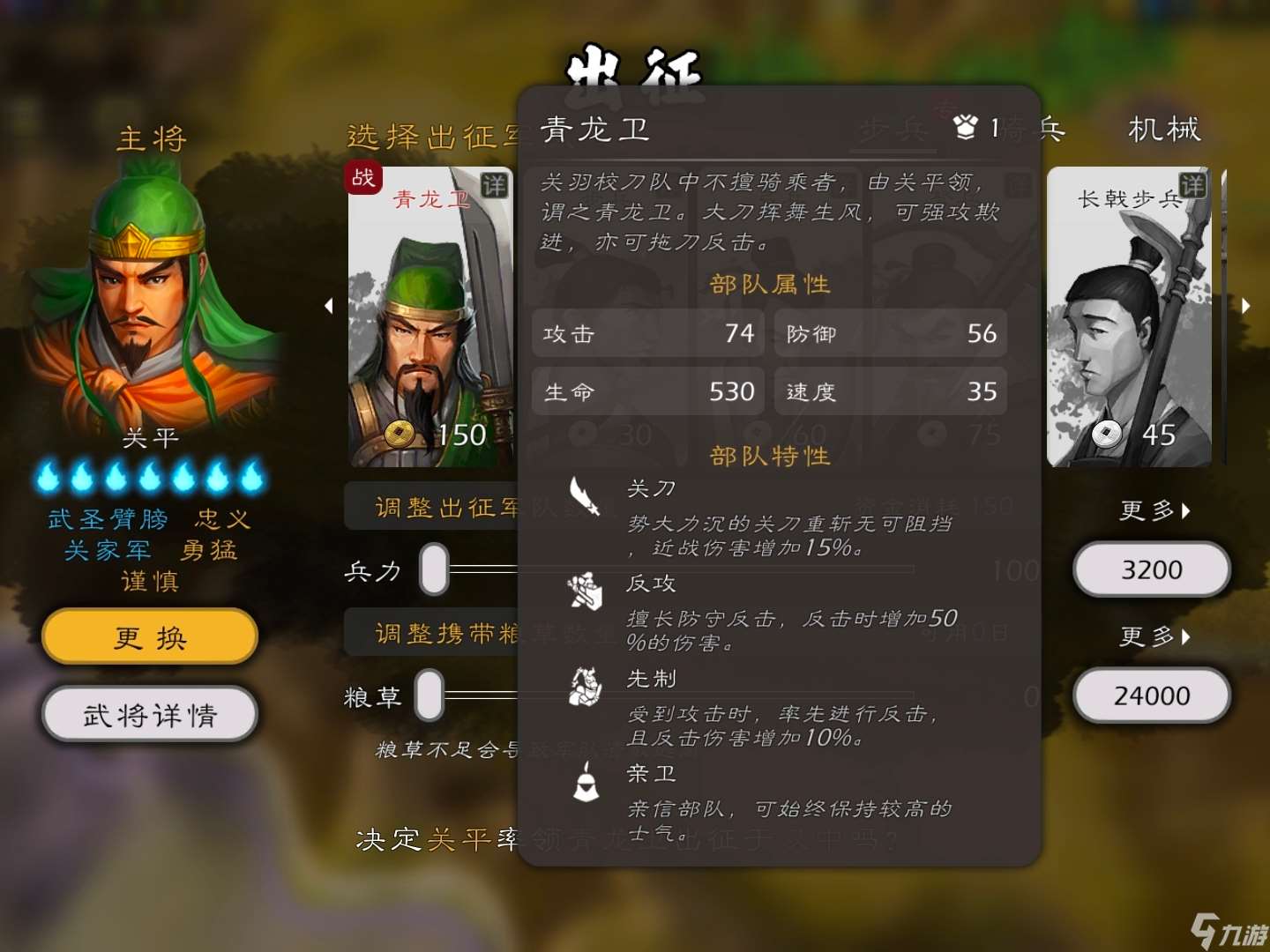Click the right arrow to browse more units
Viewport: 1270px width, 952px height.
pyautogui.click(x=1246, y=306)
